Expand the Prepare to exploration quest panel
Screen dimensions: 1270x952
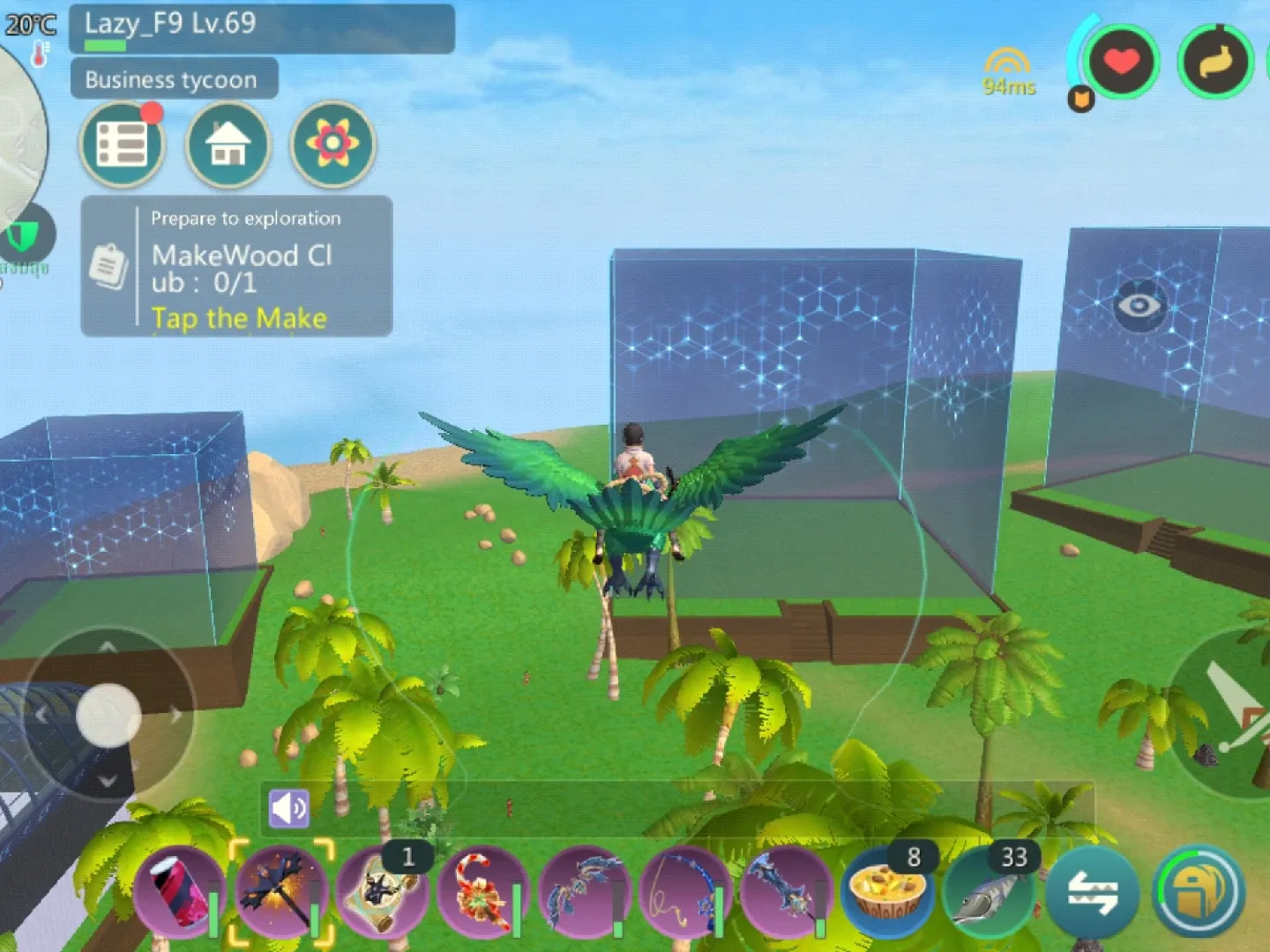[234, 264]
